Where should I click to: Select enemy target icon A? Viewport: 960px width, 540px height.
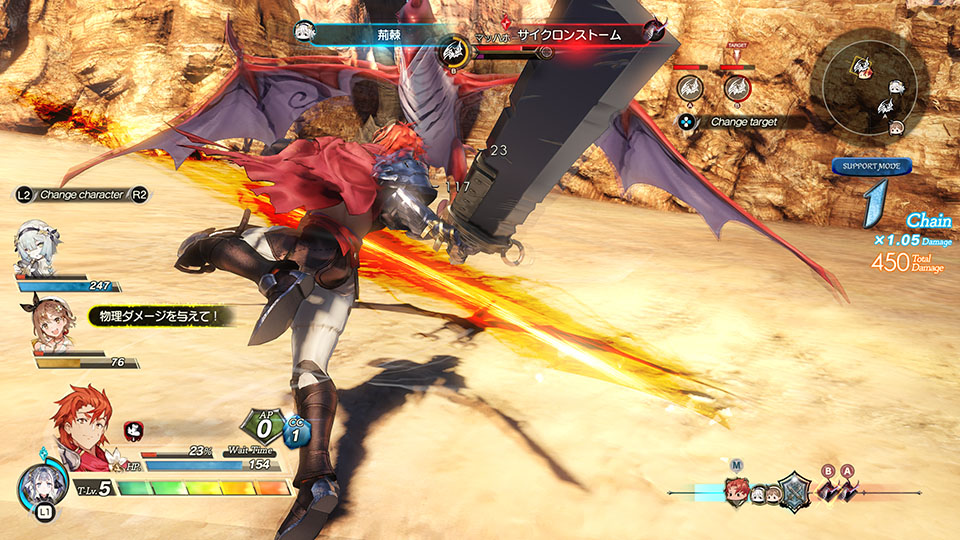(689, 88)
